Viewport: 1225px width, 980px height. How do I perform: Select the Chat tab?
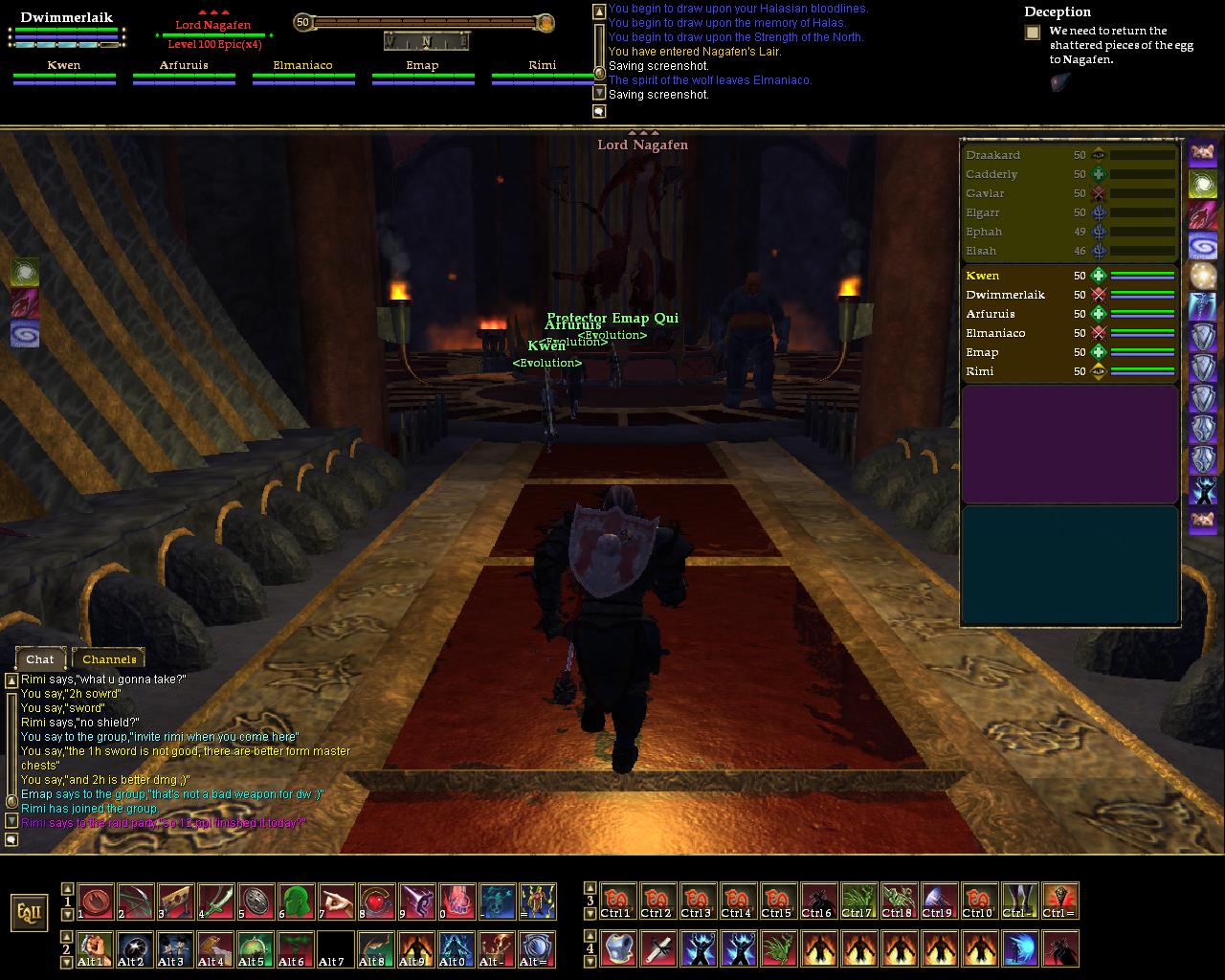[x=40, y=658]
